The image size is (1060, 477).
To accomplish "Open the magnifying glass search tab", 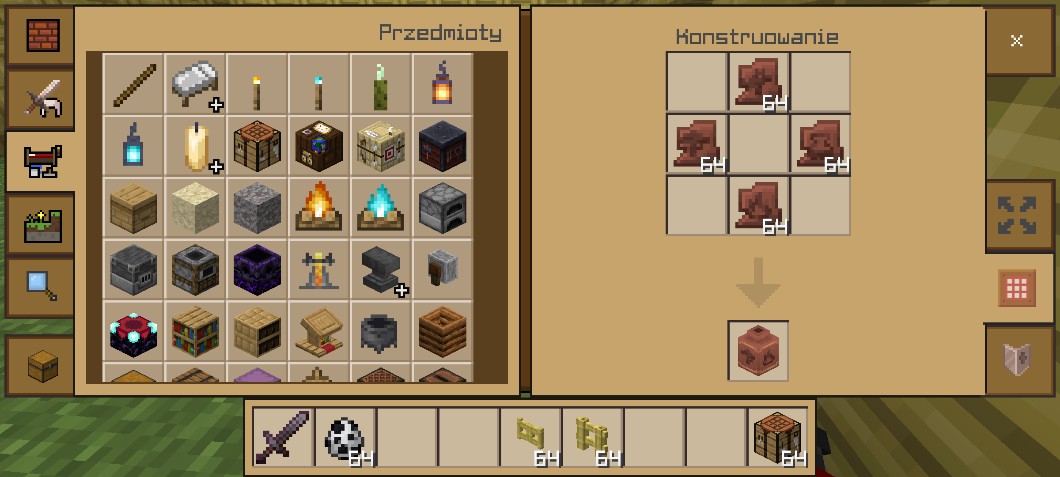I will (x=41, y=286).
